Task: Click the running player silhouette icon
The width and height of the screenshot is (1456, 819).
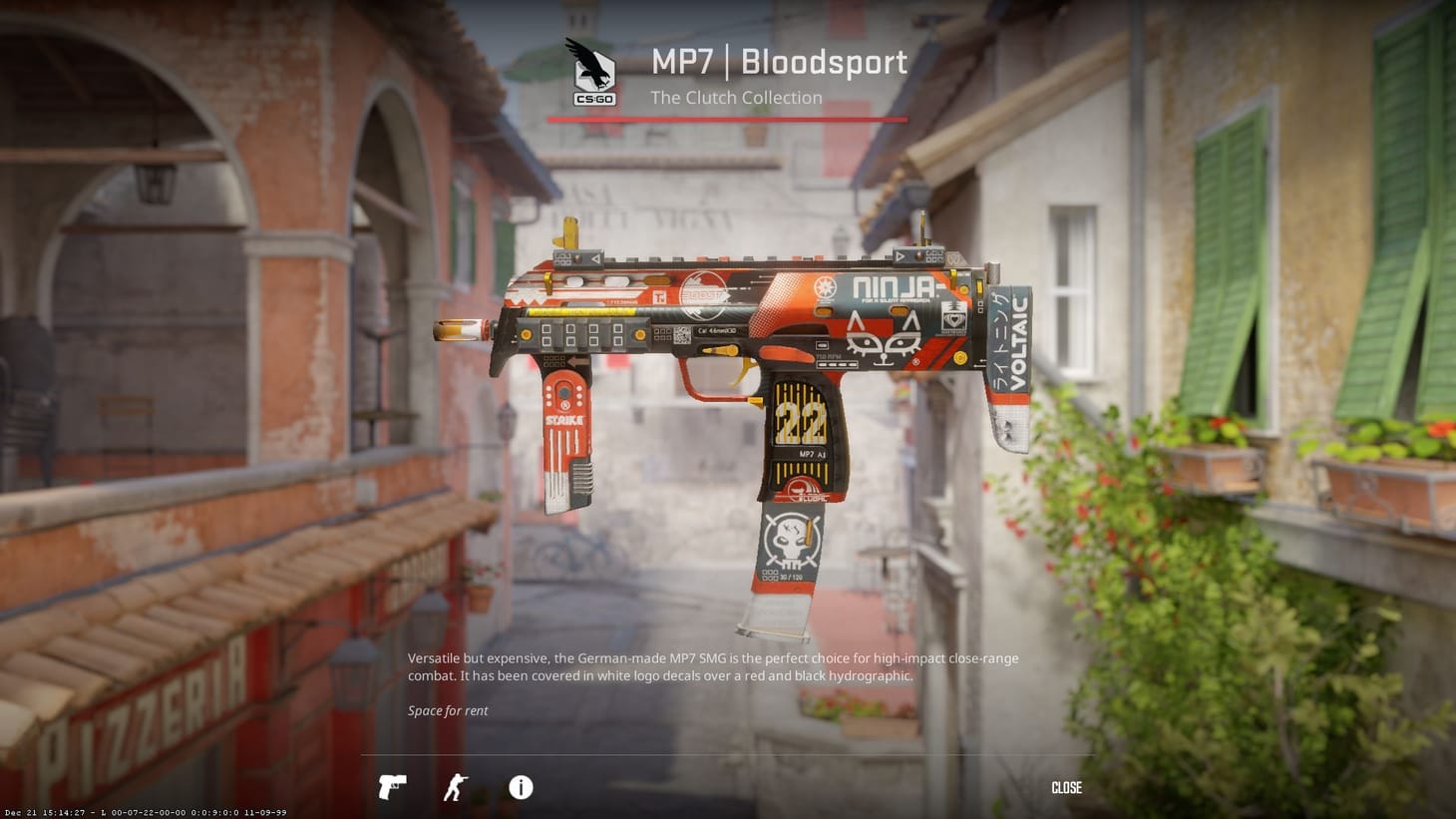Action: (455, 787)
